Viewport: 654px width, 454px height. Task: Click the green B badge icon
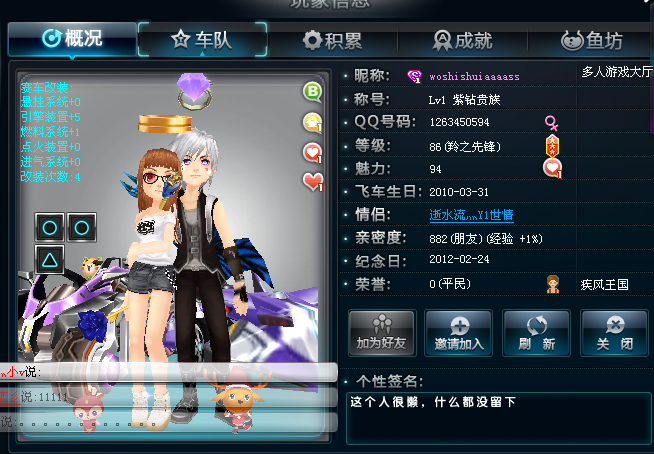pyautogui.click(x=313, y=93)
